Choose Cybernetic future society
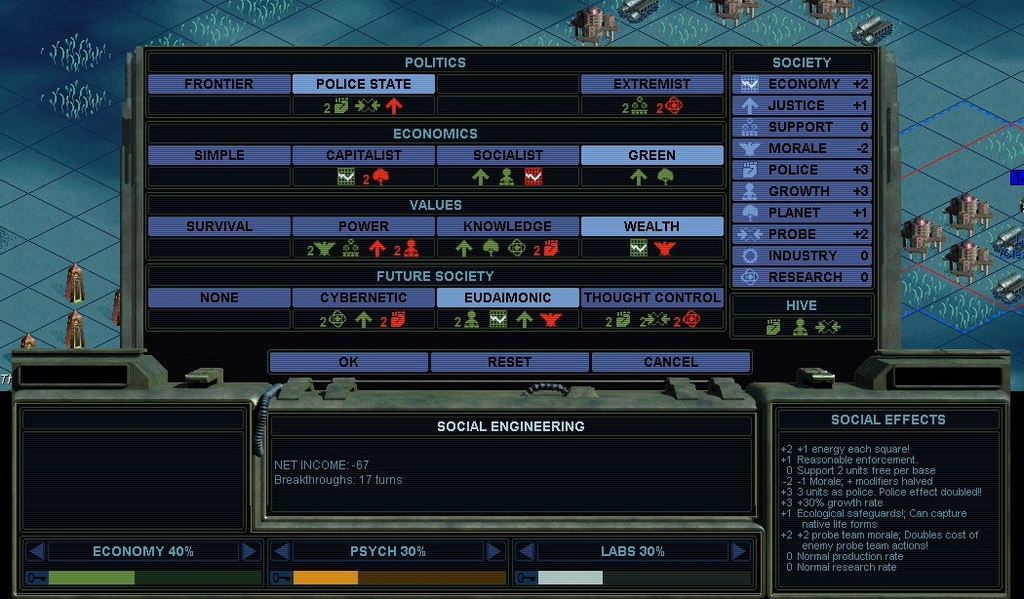 363,297
